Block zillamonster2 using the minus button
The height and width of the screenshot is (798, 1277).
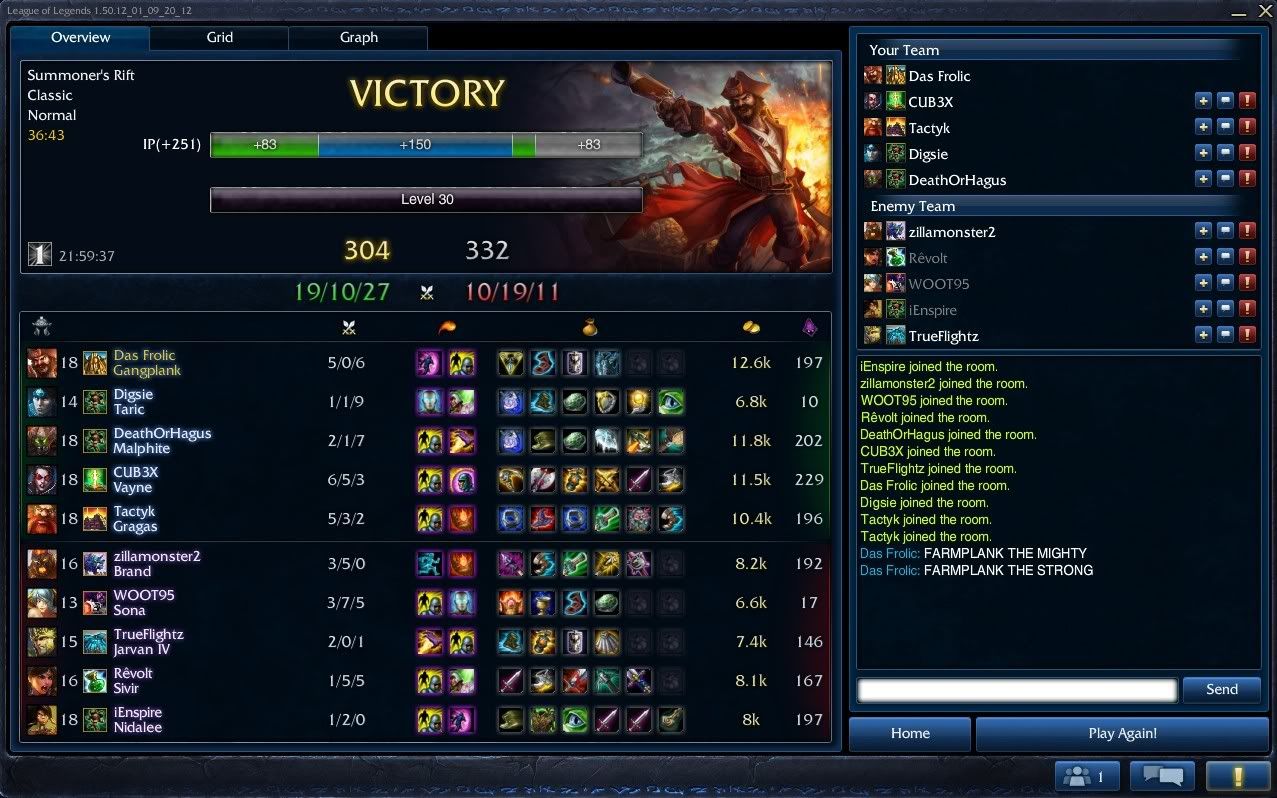click(1225, 231)
